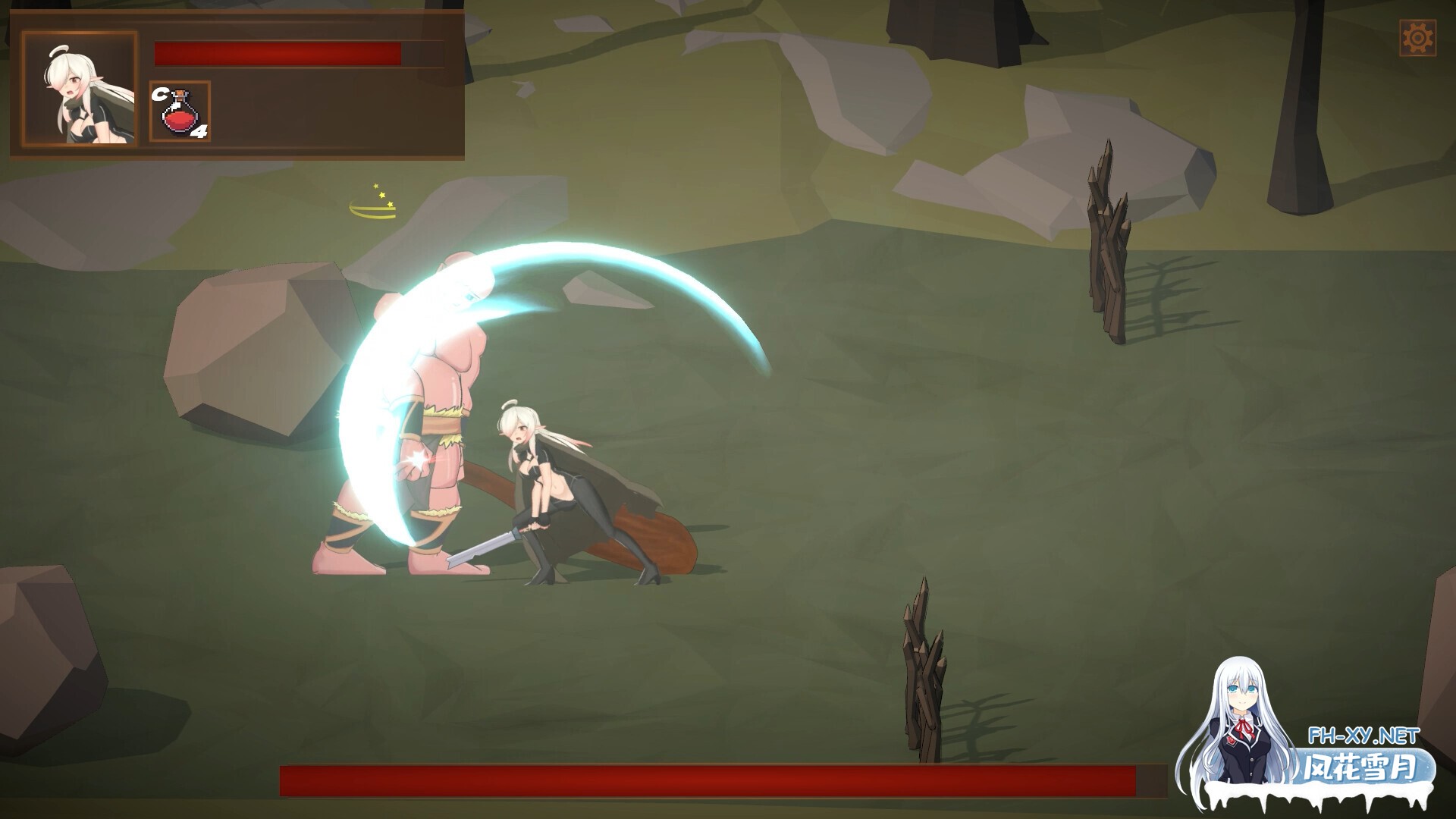This screenshot has height=819, width=1456.
Task: Open the gear settings menu
Action: point(1417,38)
